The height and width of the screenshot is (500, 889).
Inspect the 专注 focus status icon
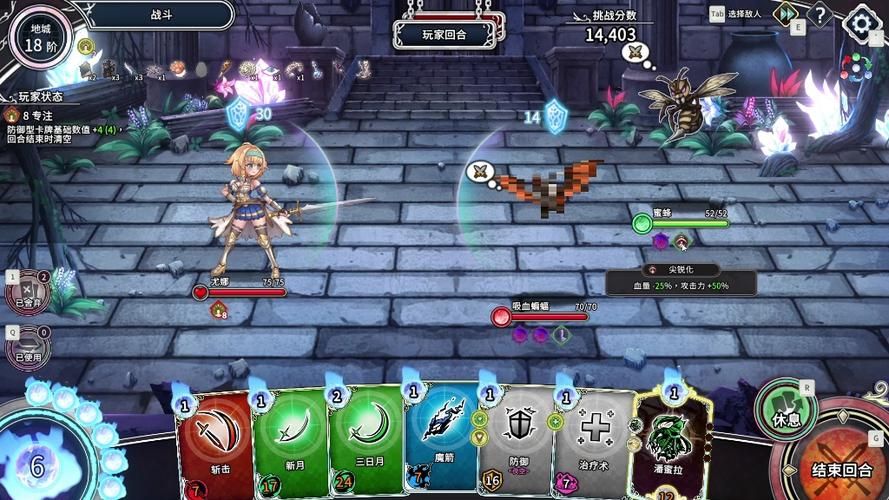coord(12,116)
